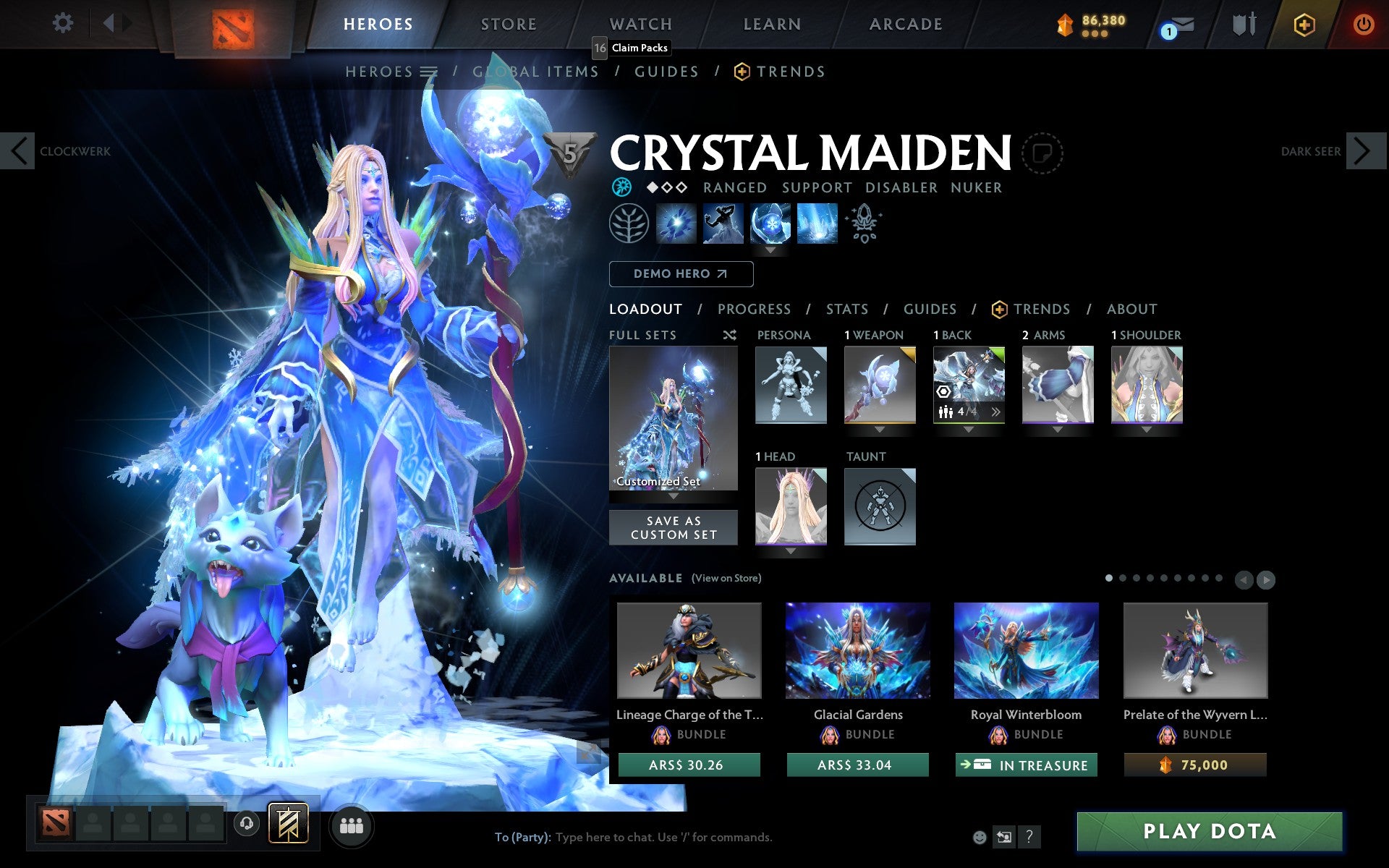Switch to the PROGRESS tab

[x=754, y=309]
